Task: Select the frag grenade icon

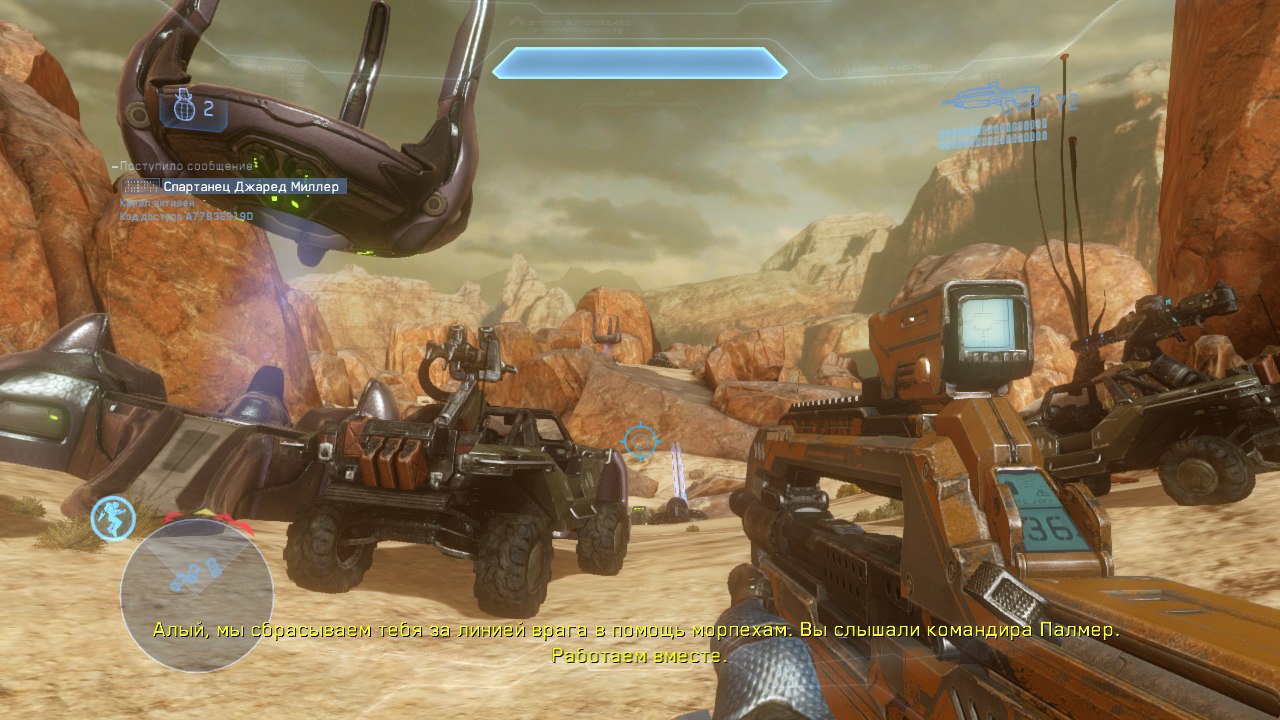Action: [x=183, y=108]
